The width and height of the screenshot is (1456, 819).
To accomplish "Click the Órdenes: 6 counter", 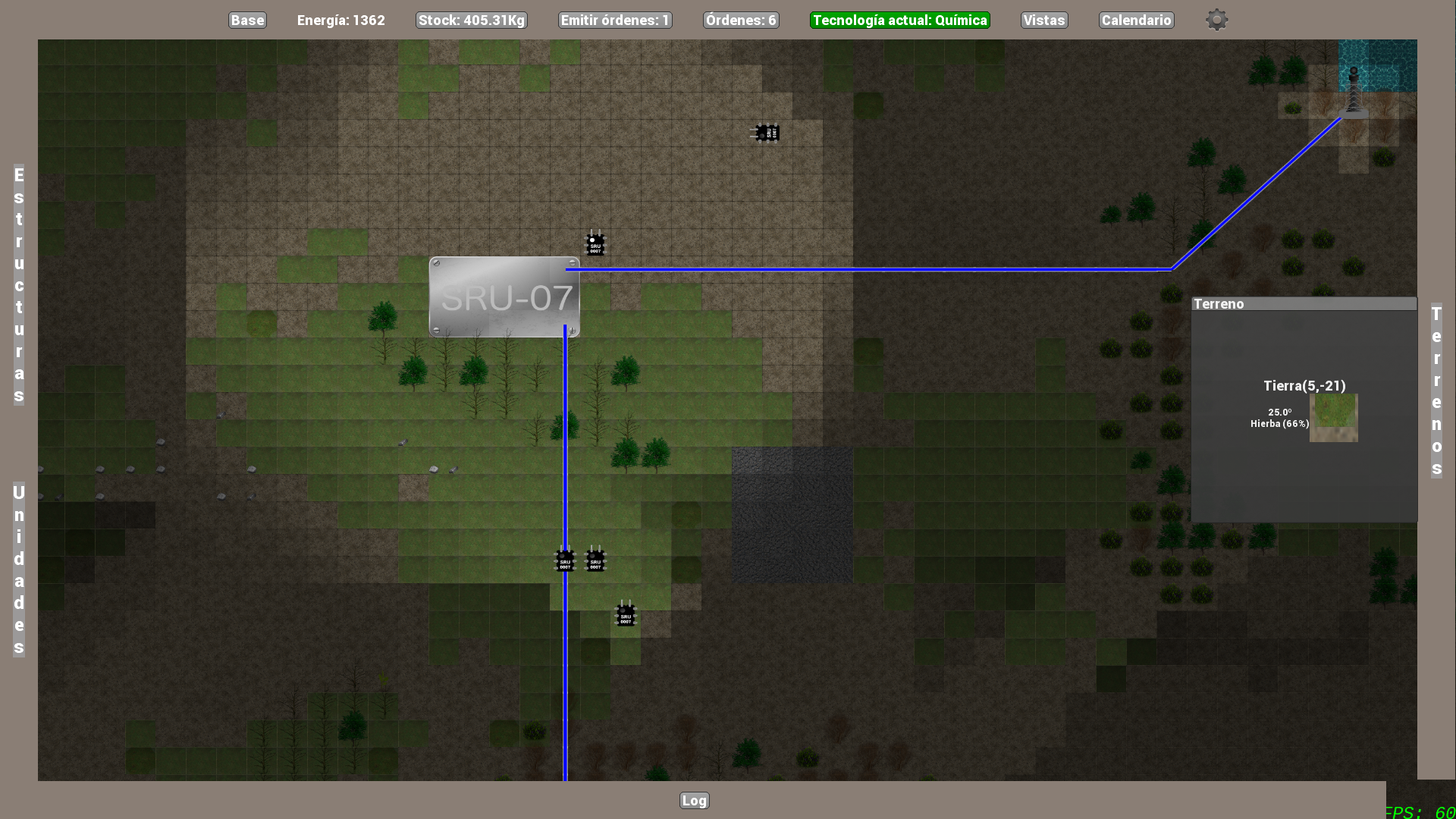I will pyautogui.click(x=740, y=20).
